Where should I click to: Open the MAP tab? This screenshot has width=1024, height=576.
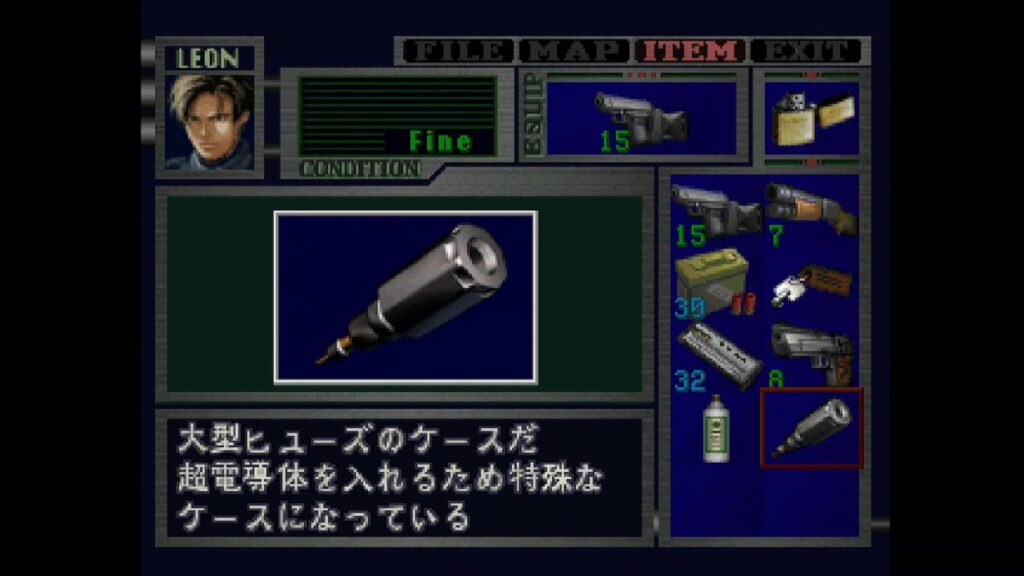575,50
